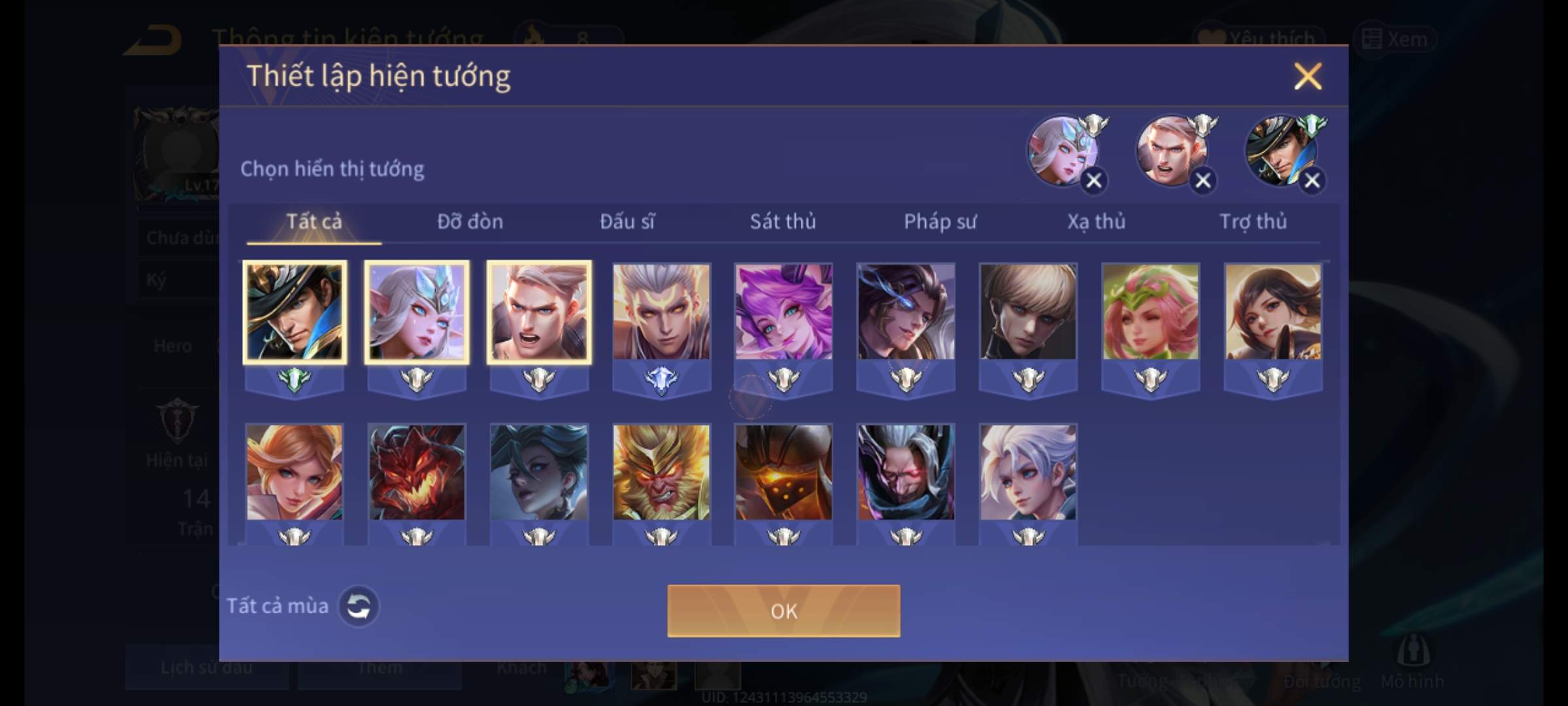Toggle the Tất cả mùa season refresh button
Viewport: 1568px width, 706px height.
click(358, 606)
